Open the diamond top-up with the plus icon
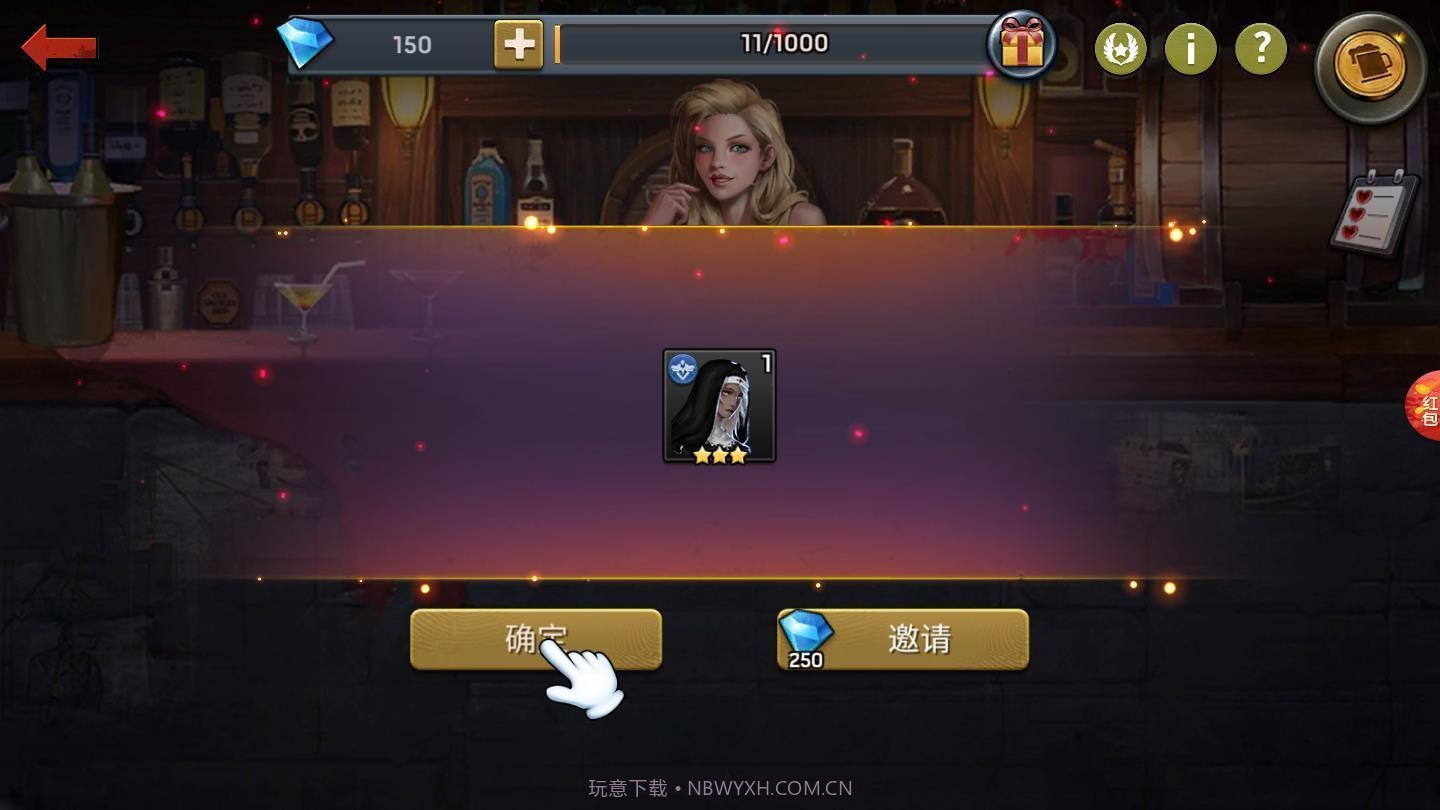This screenshot has height=810, width=1440. [x=516, y=44]
